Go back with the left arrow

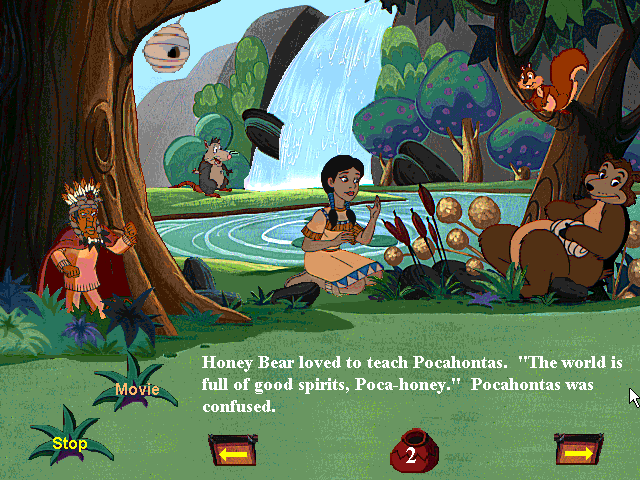pyautogui.click(x=232, y=453)
